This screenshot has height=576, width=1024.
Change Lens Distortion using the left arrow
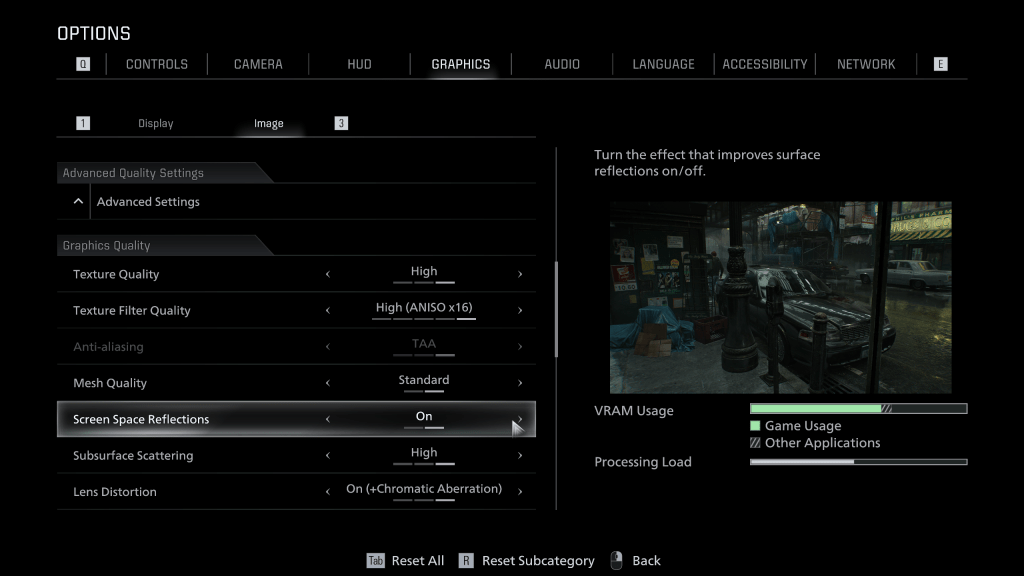[328, 492]
